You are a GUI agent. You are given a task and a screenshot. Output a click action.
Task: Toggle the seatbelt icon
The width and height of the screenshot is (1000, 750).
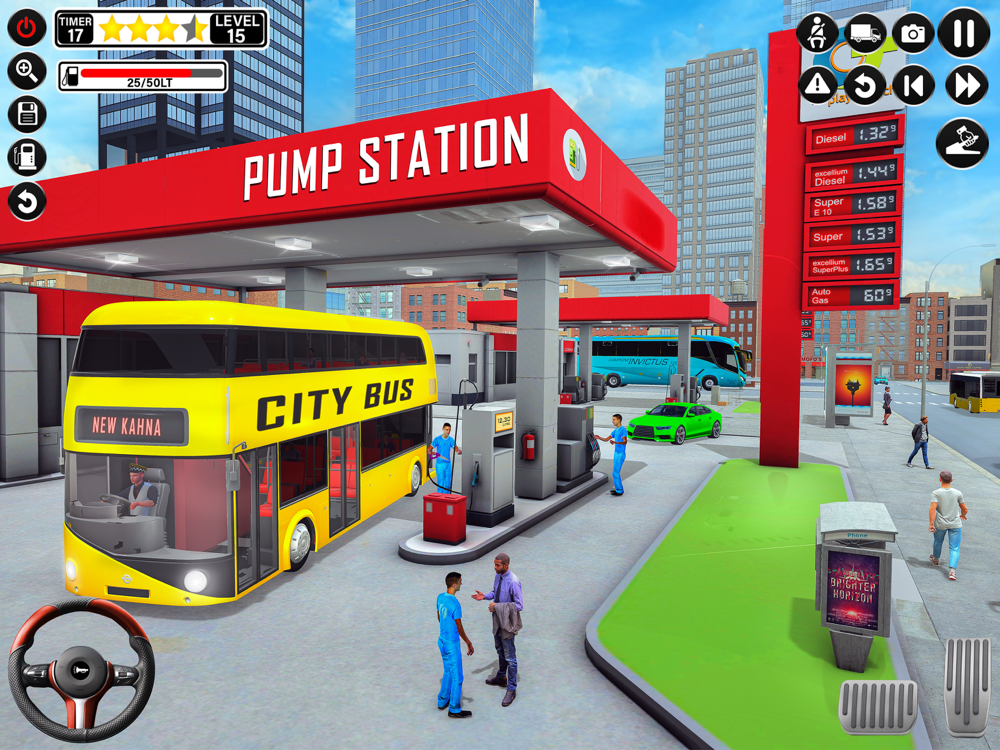817,34
